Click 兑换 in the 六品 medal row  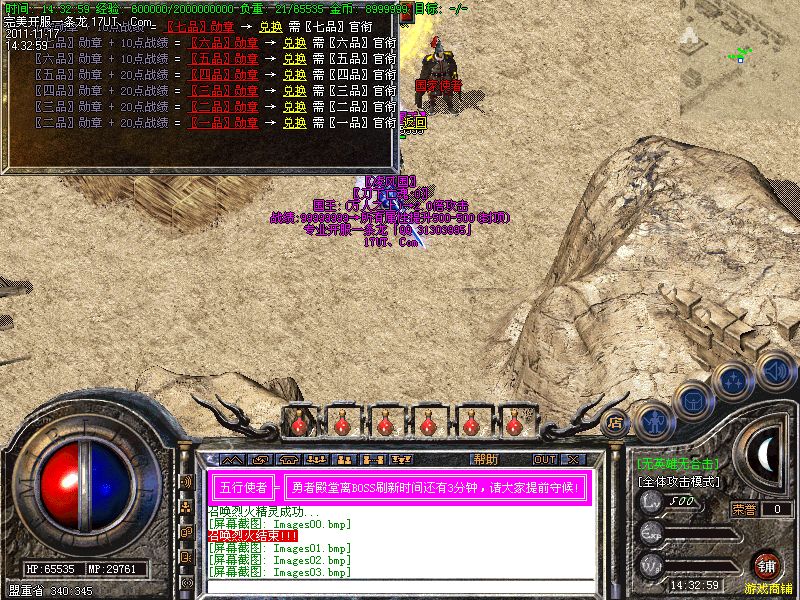point(295,44)
